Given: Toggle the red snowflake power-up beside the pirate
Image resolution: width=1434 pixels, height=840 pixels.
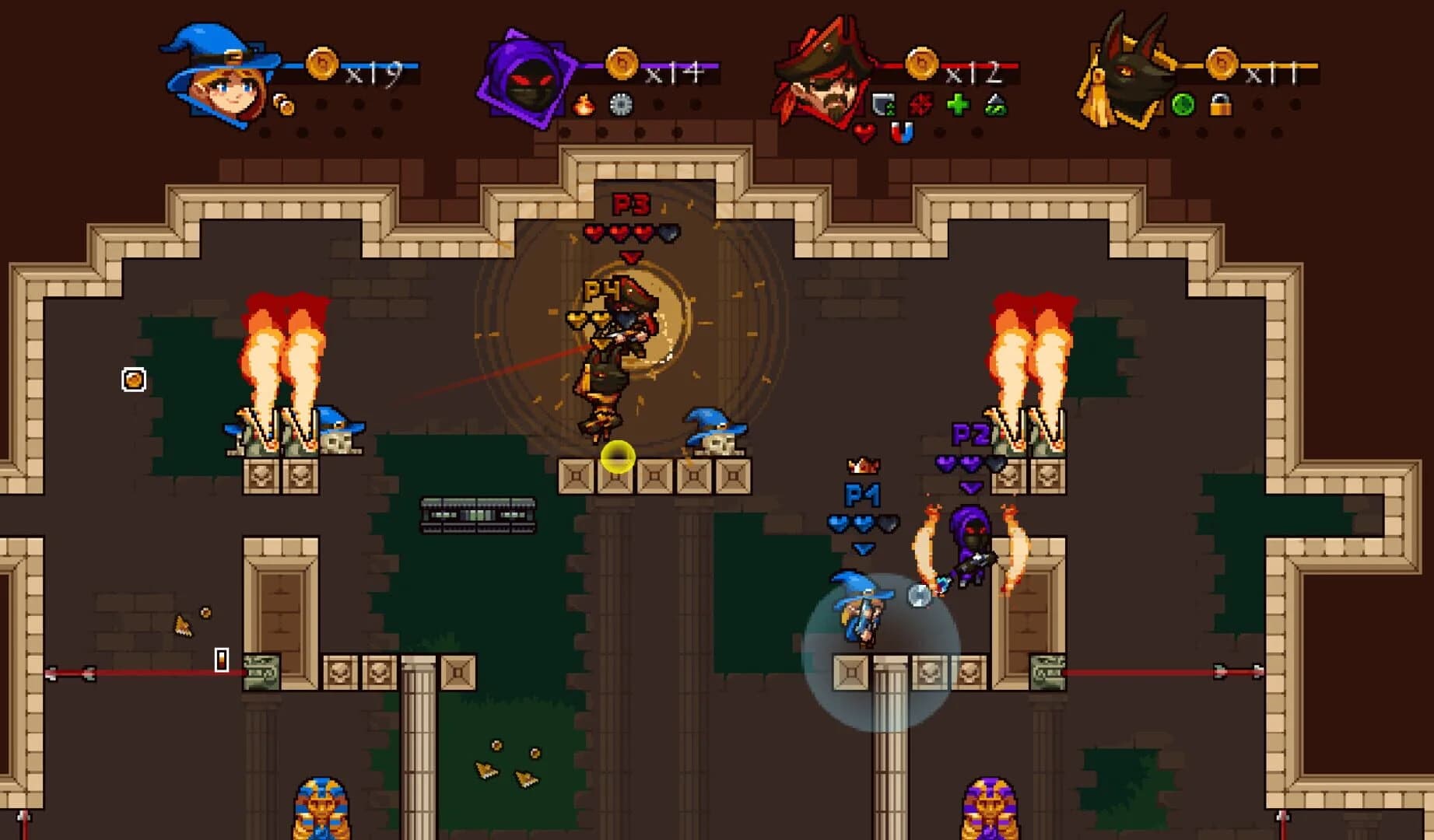Looking at the screenshot, I should point(921,103).
